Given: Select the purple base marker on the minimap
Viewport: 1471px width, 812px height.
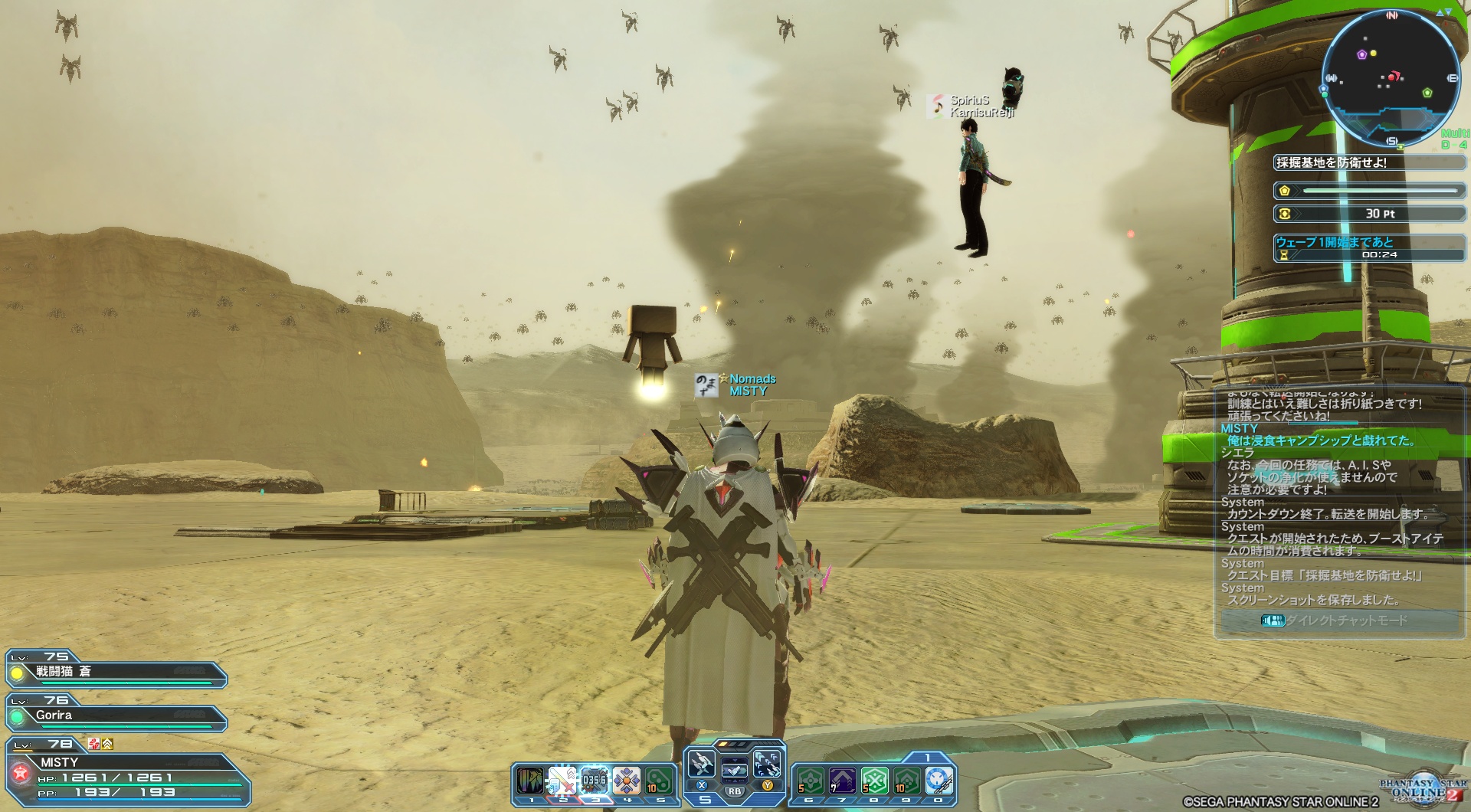Looking at the screenshot, I should point(1362,54).
